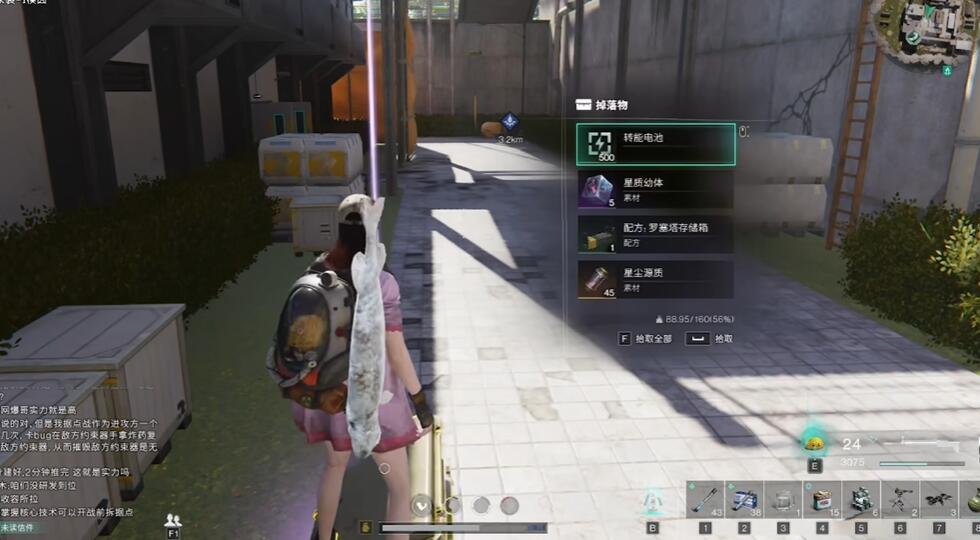Select the glass jar hotbar item
Image resolution: width=980 pixels, height=540 pixels.
(x=783, y=498)
